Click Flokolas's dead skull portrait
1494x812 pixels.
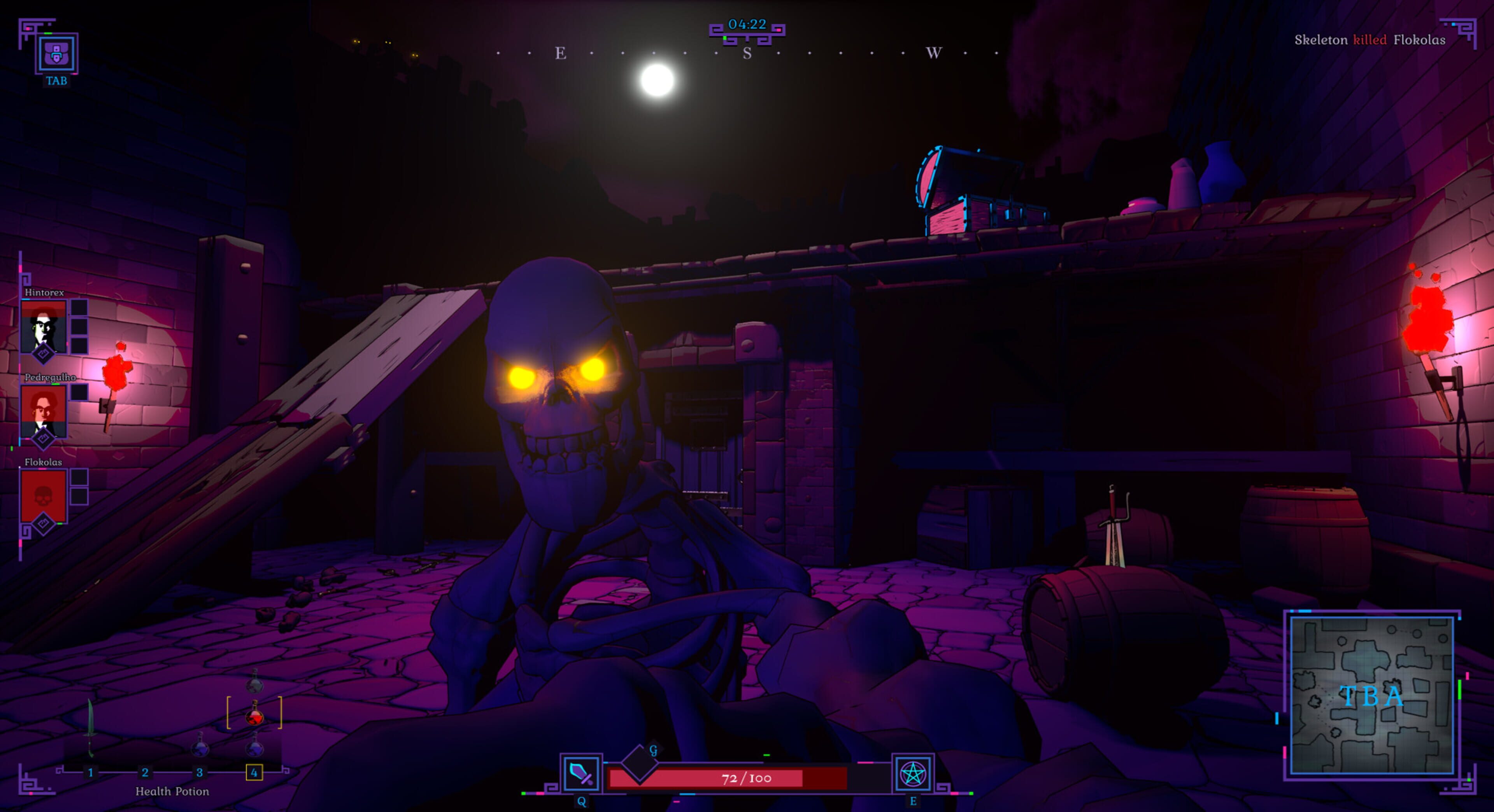coord(44,495)
